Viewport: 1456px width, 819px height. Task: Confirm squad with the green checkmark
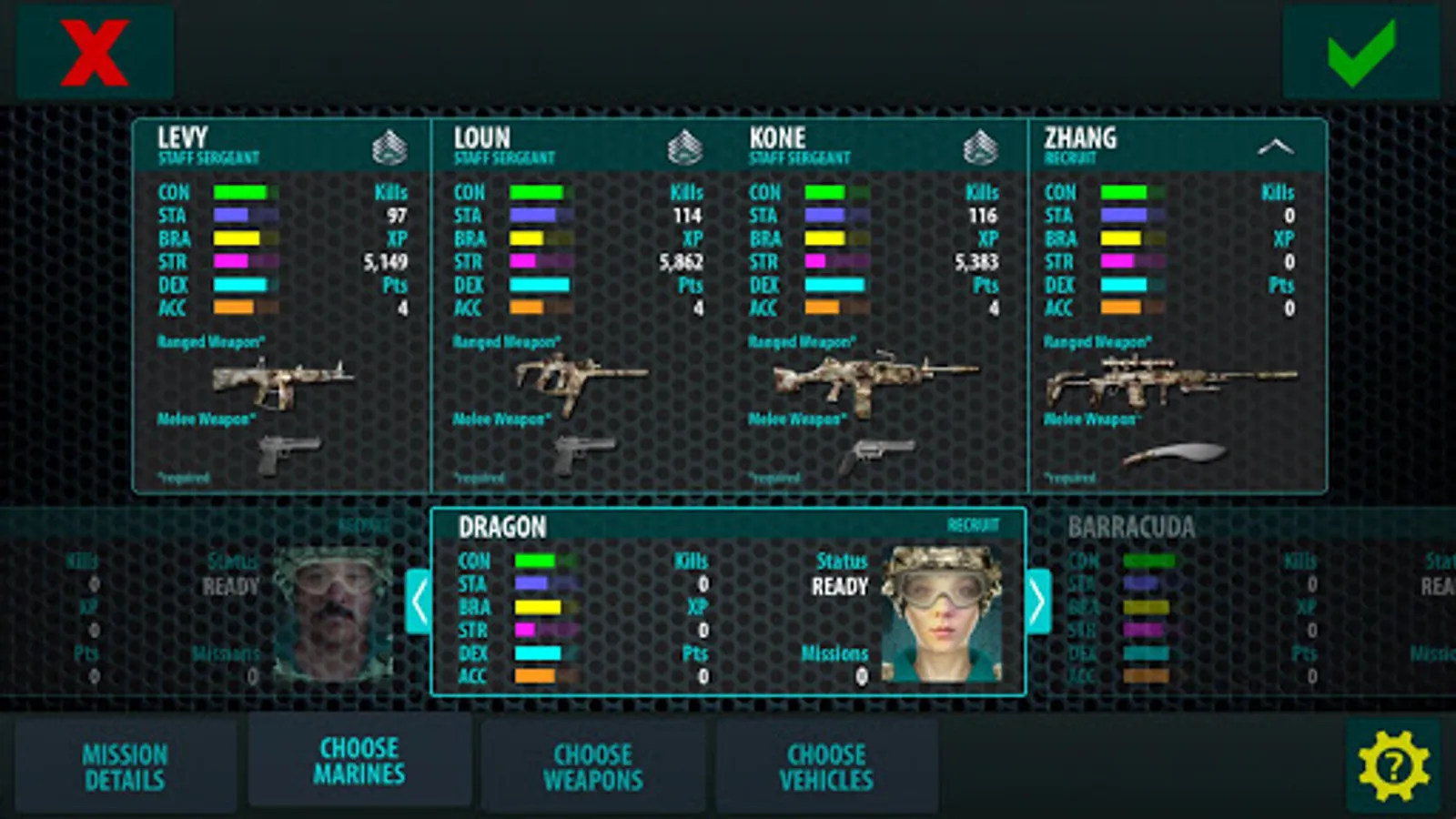[1360, 53]
